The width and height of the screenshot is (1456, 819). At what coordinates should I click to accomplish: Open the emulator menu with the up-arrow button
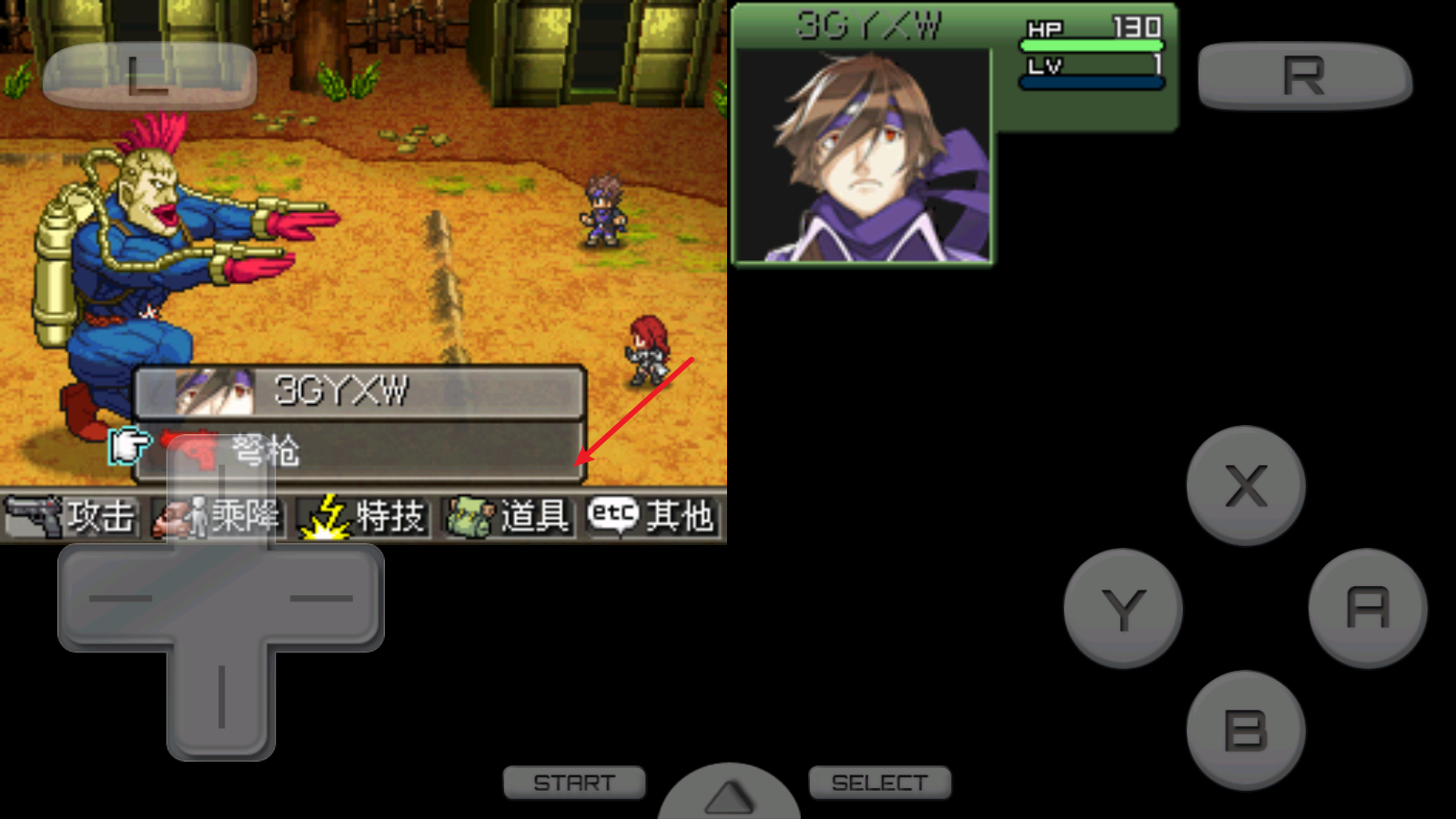[x=729, y=795]
